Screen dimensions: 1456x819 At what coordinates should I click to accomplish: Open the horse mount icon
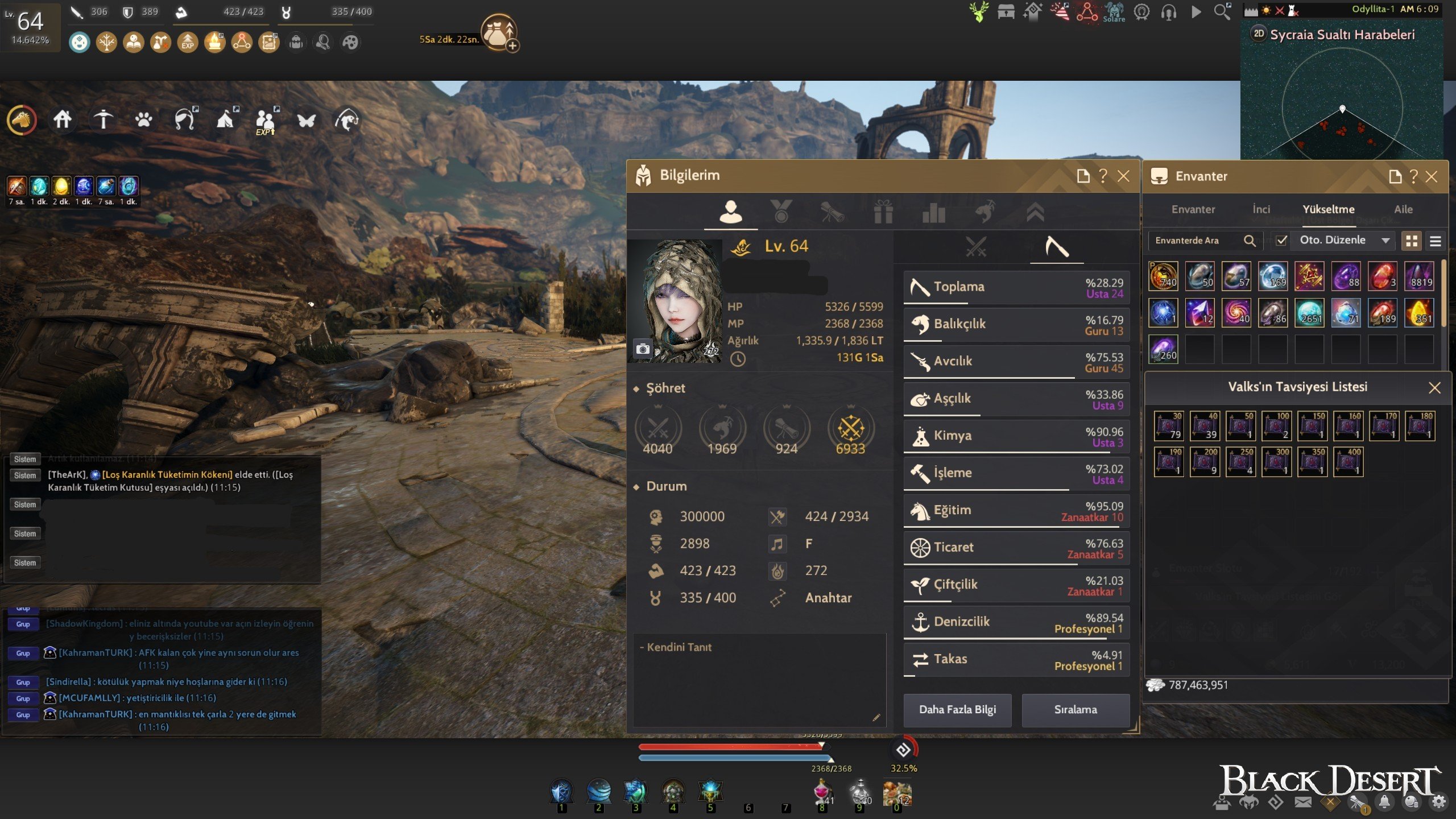click(22, 120)
